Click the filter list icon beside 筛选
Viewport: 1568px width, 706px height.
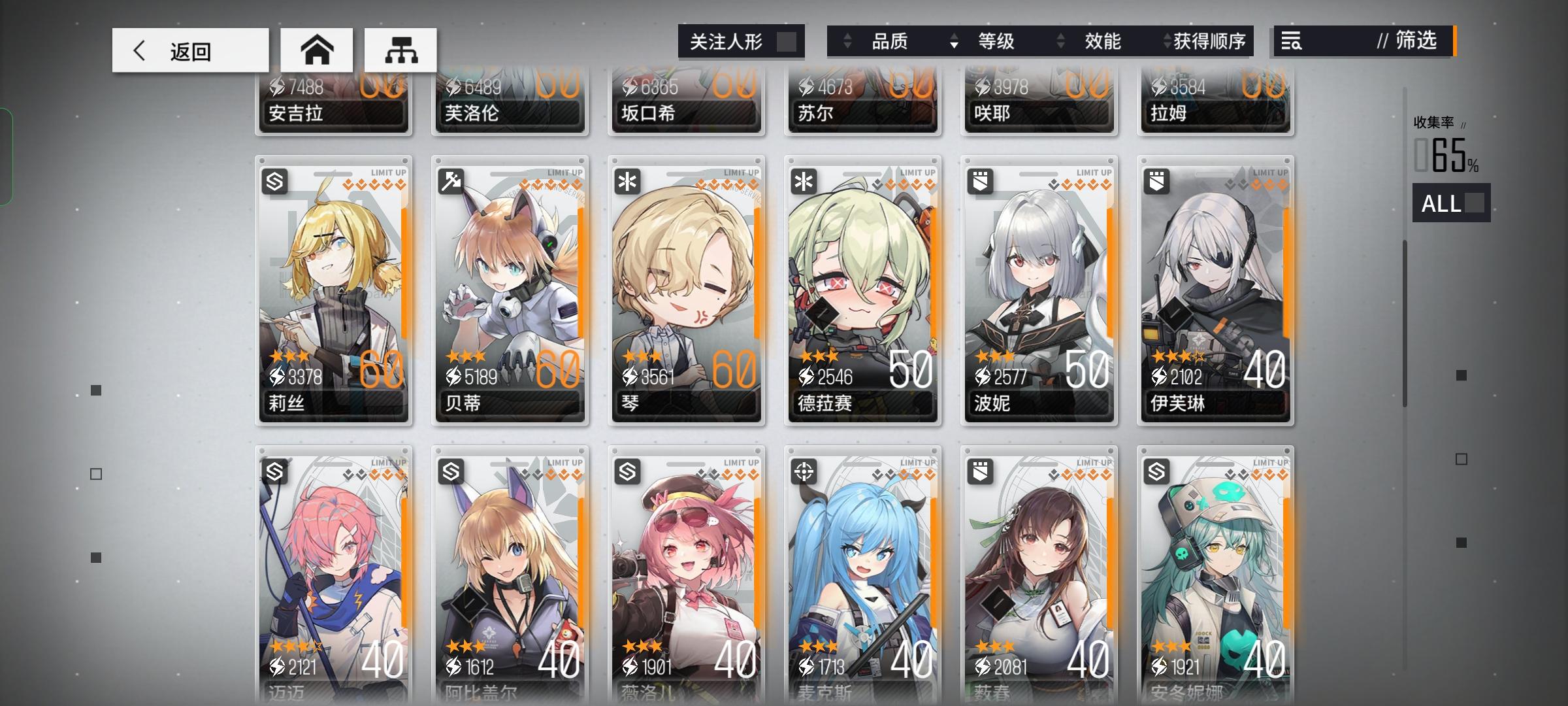pyautogui.click(x=1291, y=42)
